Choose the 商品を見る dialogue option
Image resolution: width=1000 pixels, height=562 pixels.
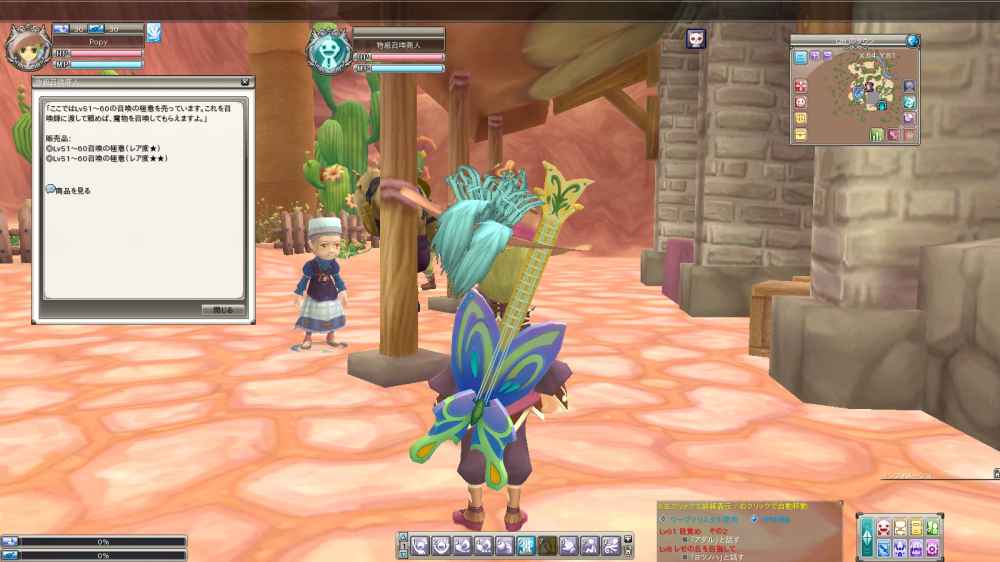pyautogui.click(x=72, y=190)
